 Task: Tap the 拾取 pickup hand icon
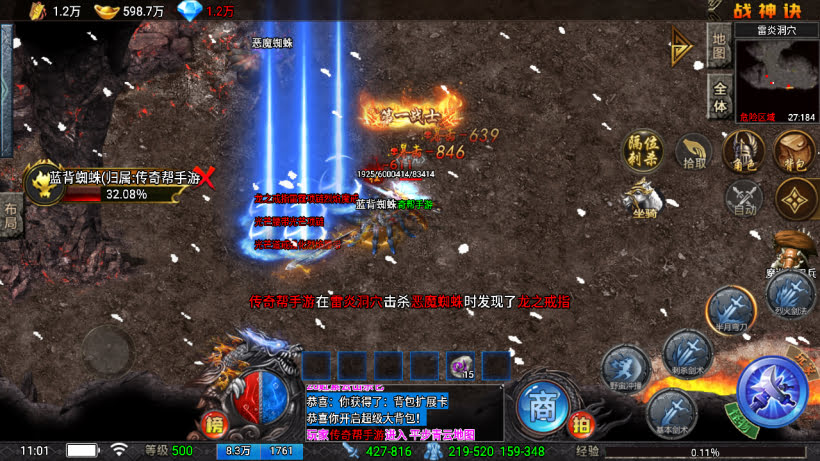tap(692, 152)
